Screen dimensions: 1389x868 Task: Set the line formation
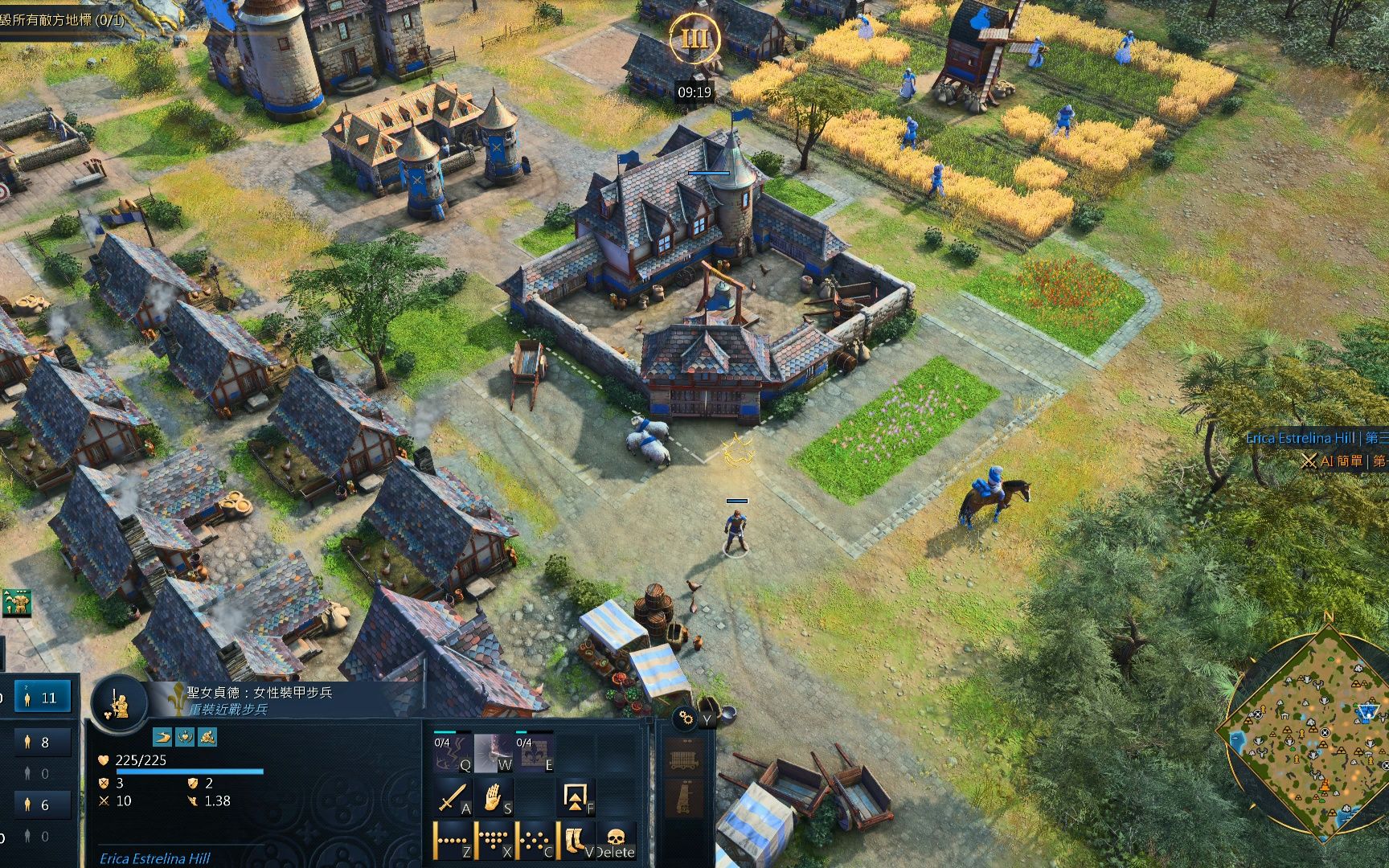pos(453,840)
